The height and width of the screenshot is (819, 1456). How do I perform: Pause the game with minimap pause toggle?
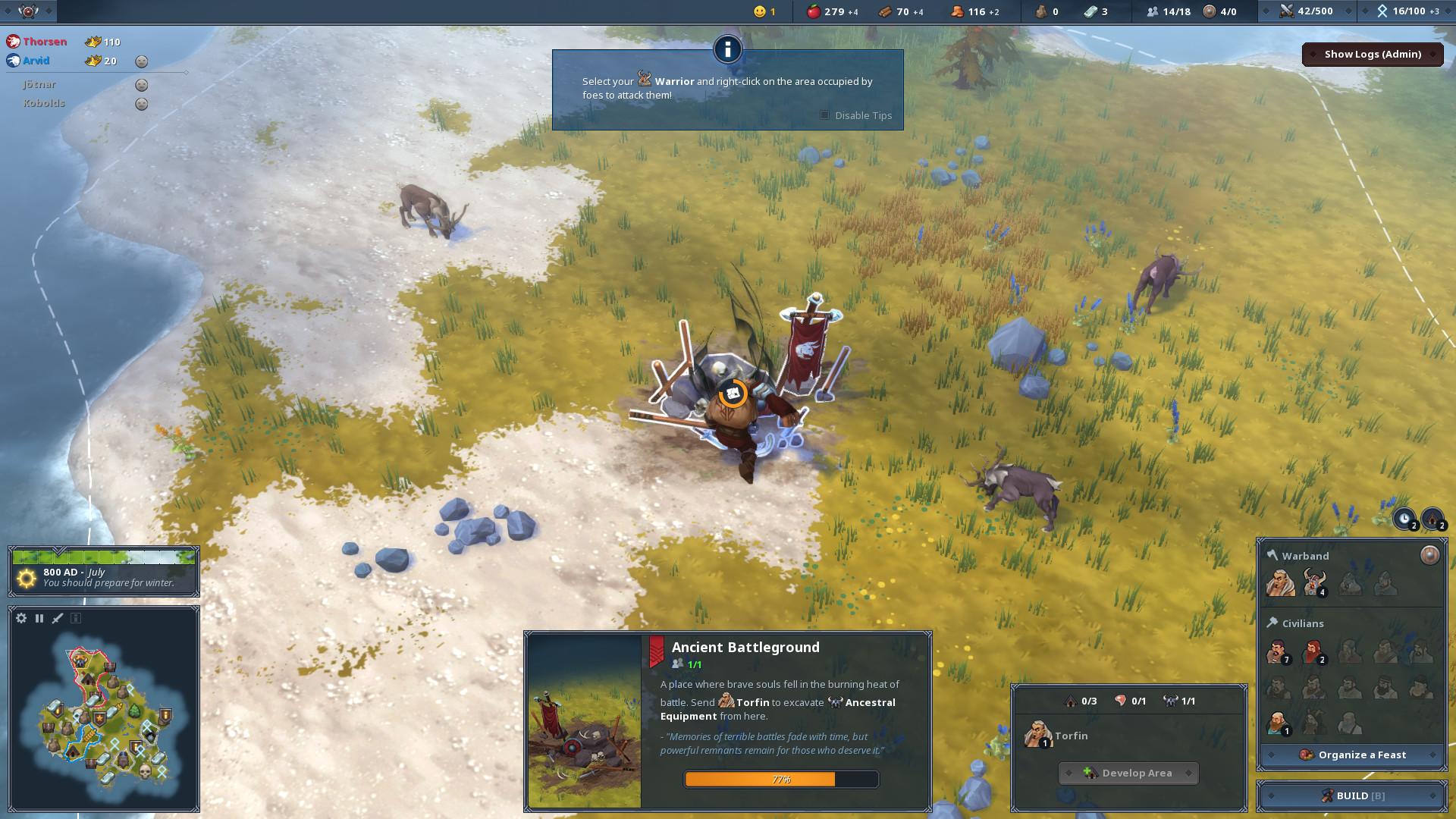click(x=39, y=618)
